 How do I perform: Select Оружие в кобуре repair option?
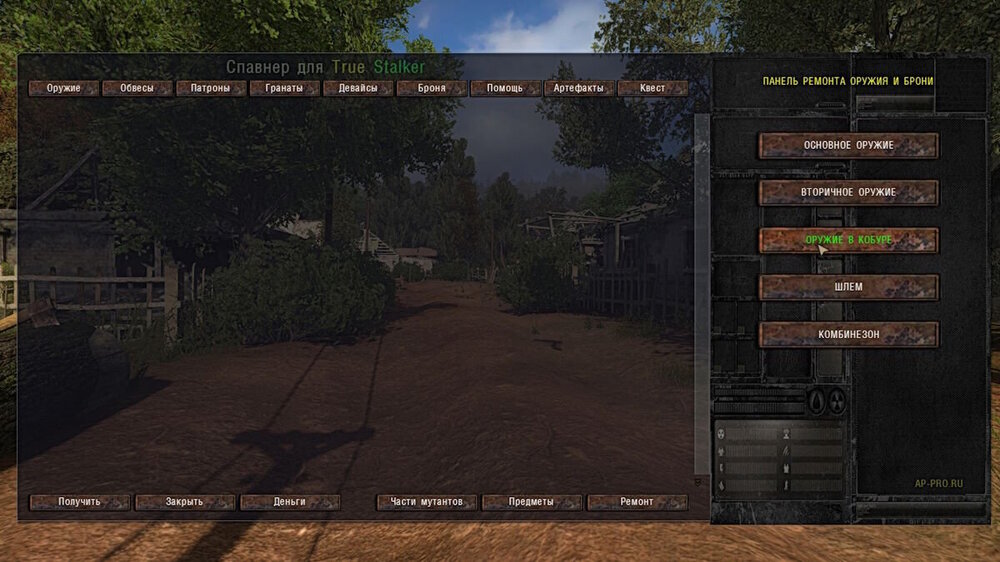[x=848, y=240]
